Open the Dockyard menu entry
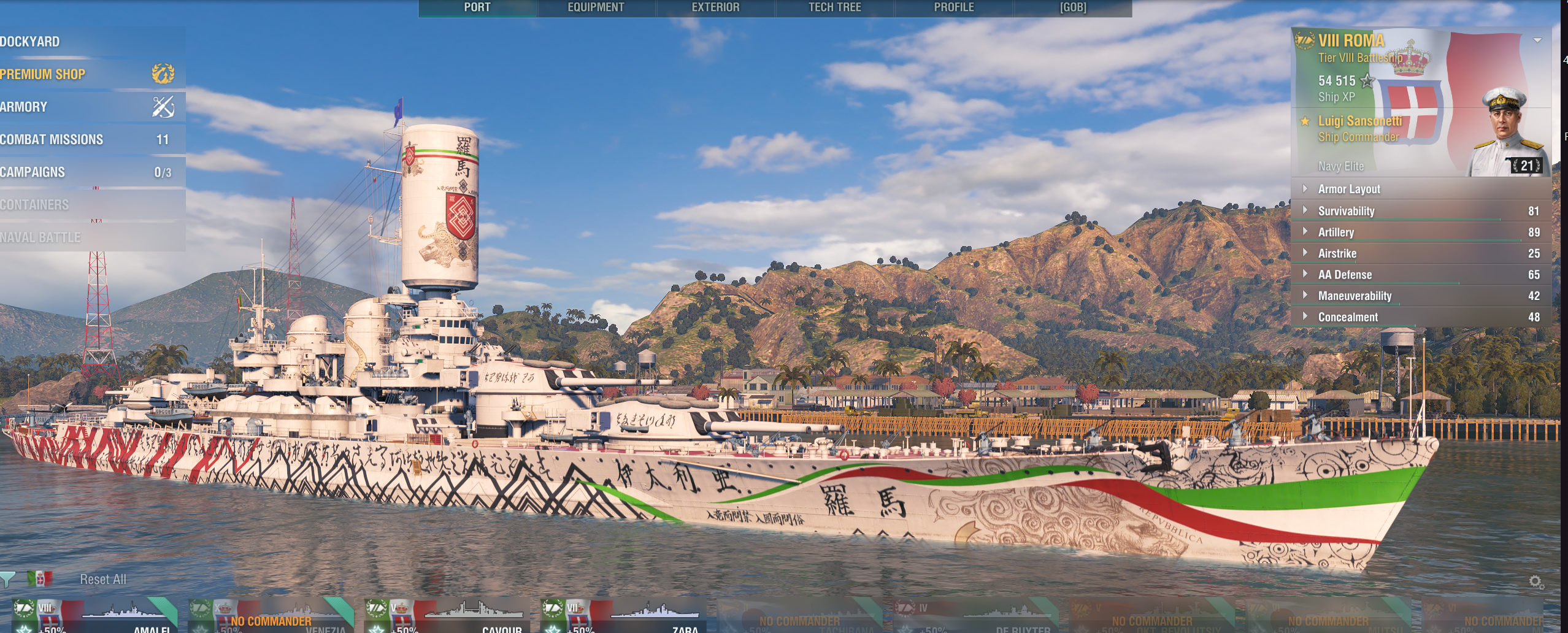 [x=31, y=42]
